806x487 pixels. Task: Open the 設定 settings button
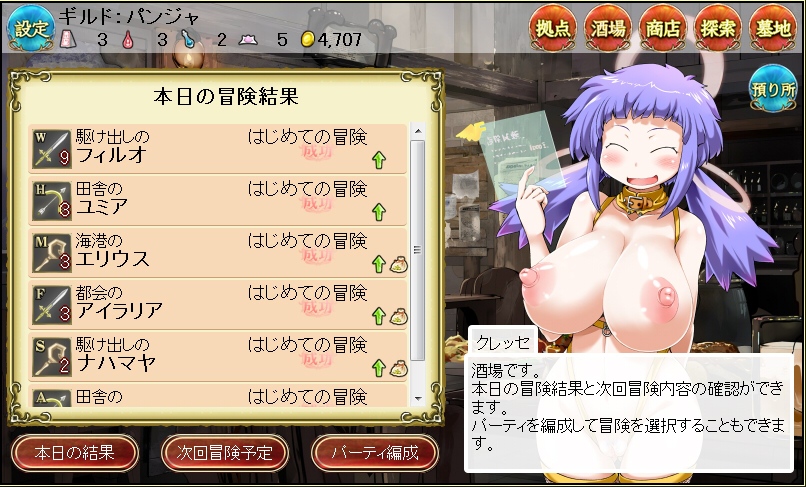pyautogui.click(x=28, y=27)
